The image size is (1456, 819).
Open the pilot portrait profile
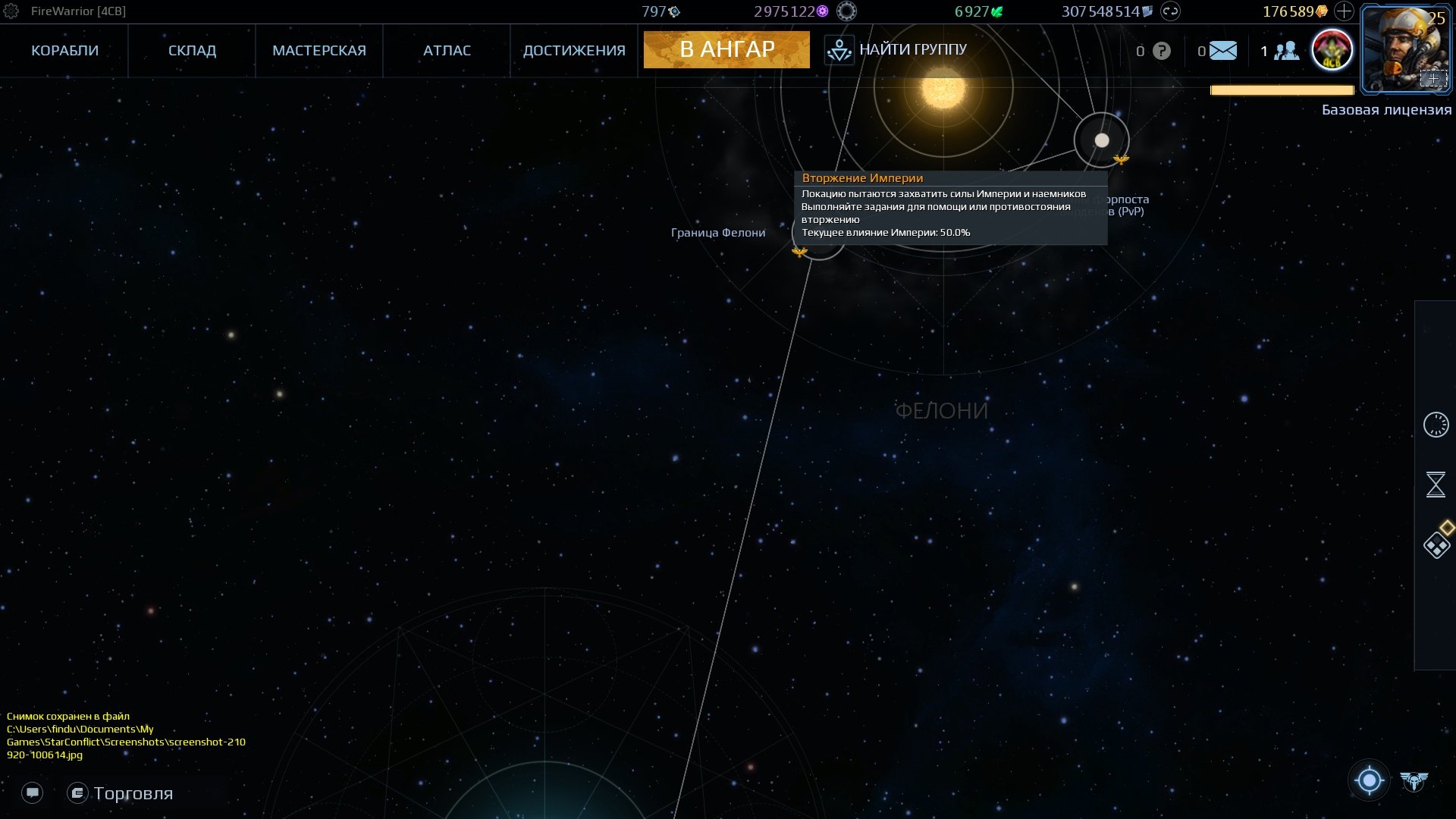1404,49
